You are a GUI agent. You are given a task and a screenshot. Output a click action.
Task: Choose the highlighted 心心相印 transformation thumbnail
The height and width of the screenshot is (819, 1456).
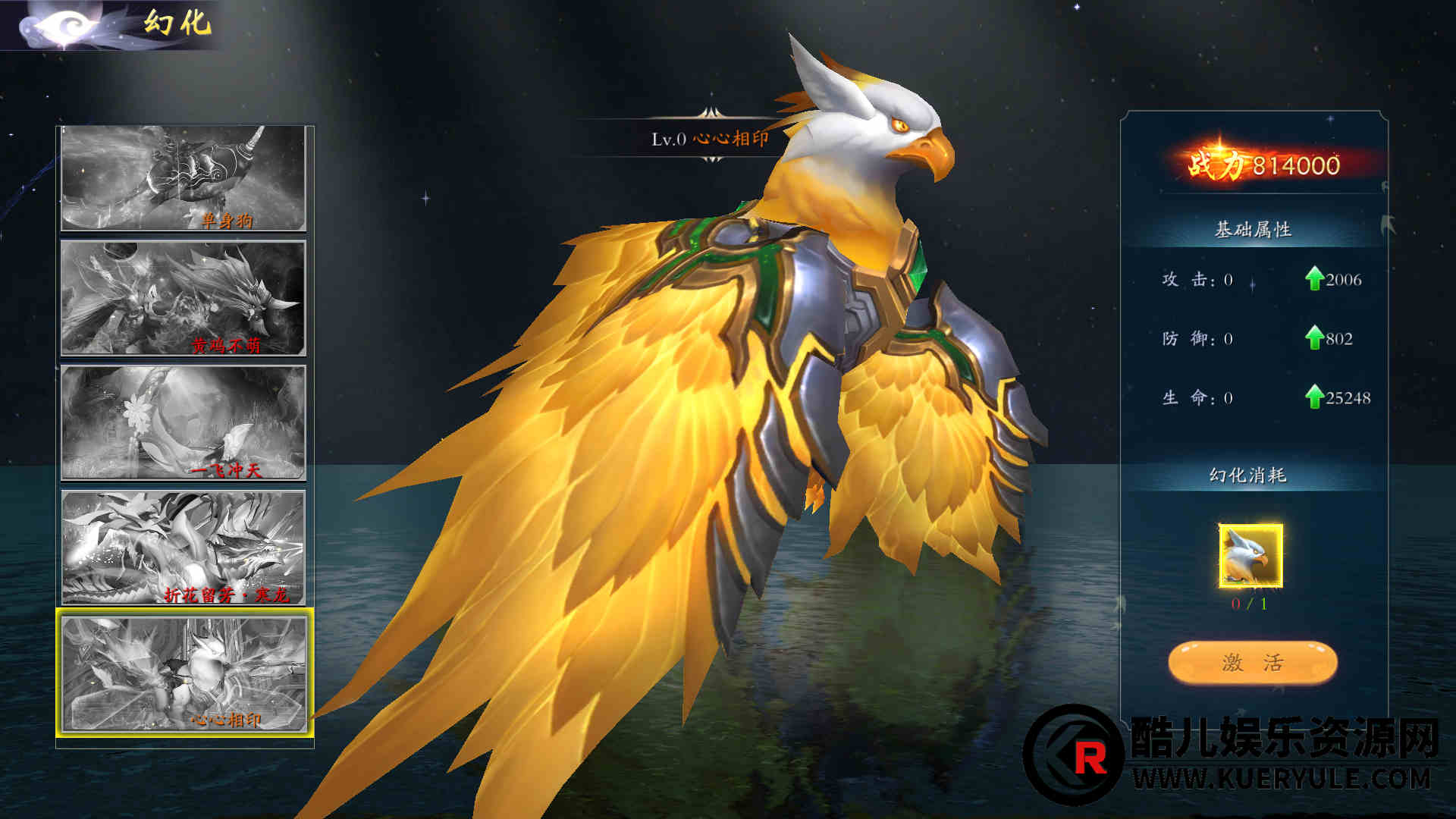coord(184,674)
